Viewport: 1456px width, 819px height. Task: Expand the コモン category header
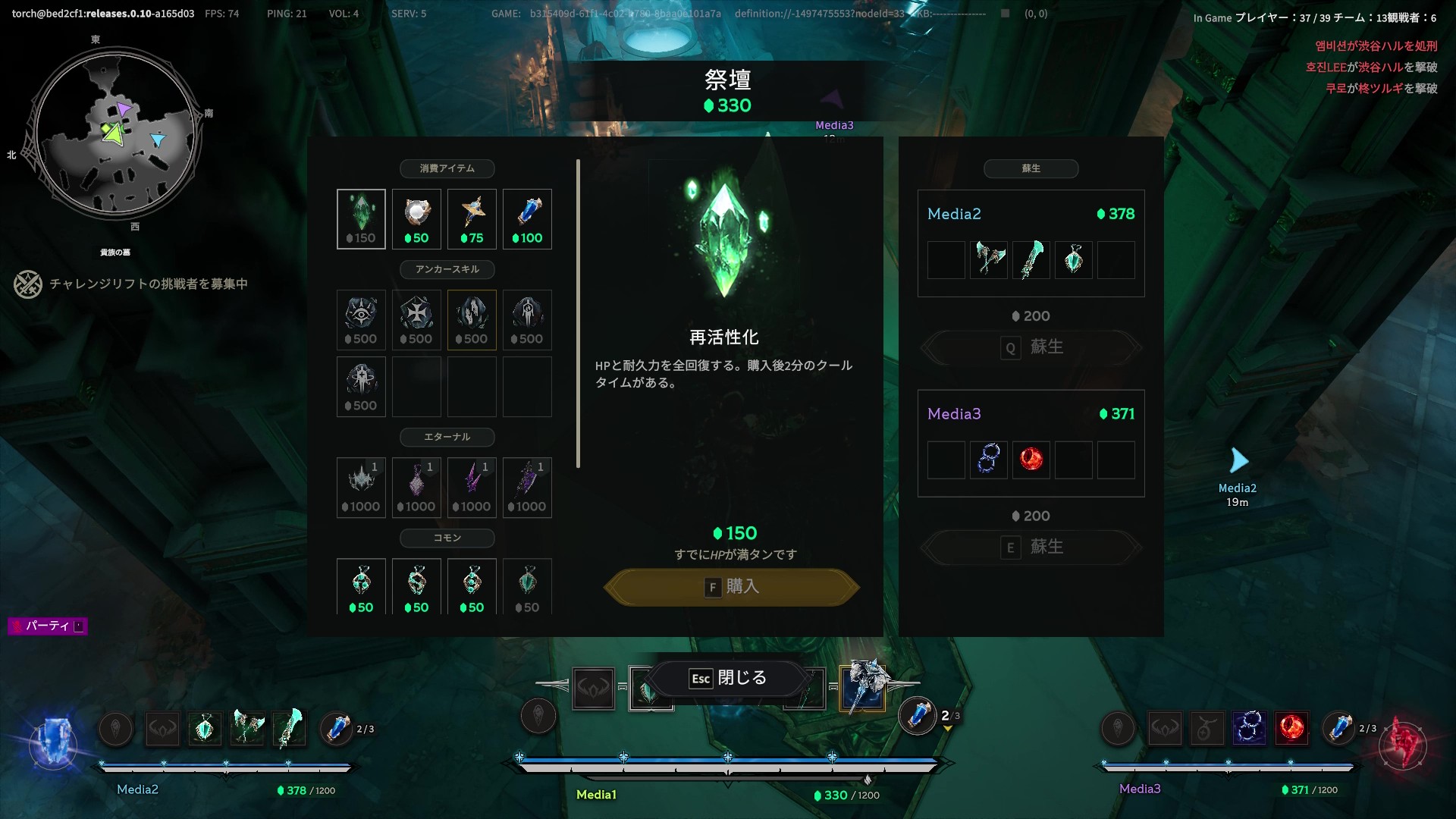point(447,538)
